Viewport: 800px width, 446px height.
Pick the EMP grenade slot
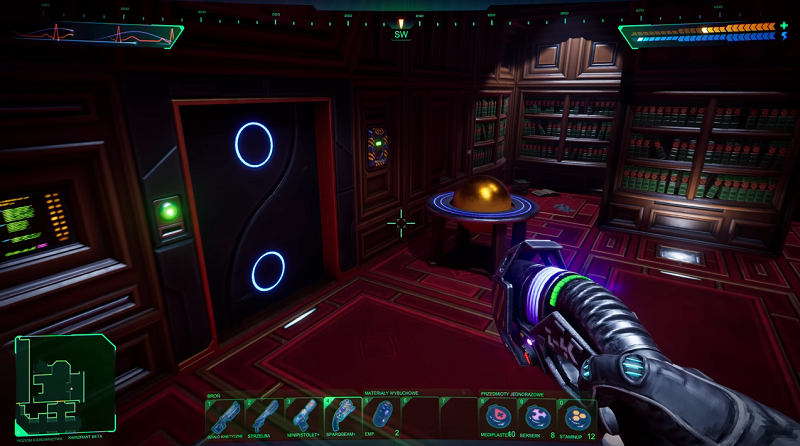[381, 416]
